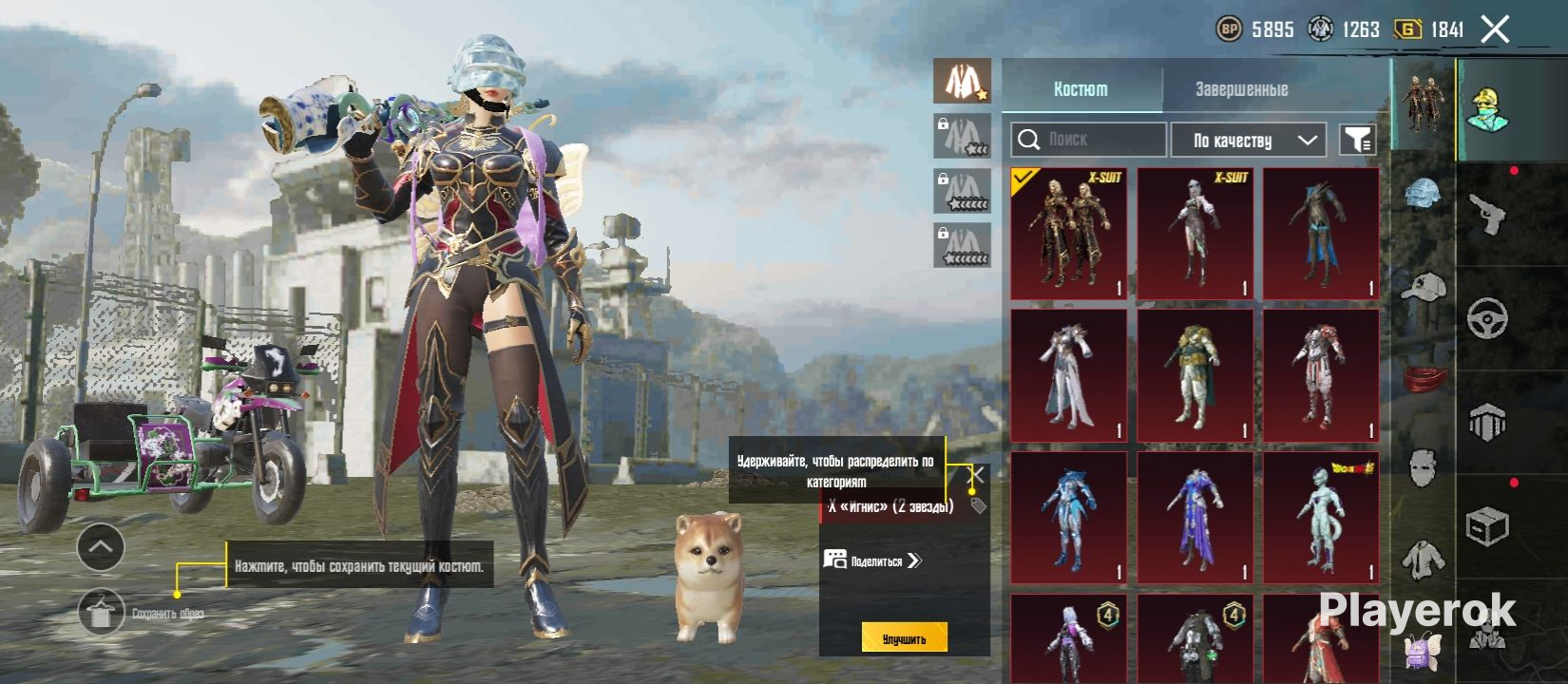Image resolution: width=1568 pixels, height=684 pixels.
Task: Click the Поиск search field
Action: click(1088, 140)
